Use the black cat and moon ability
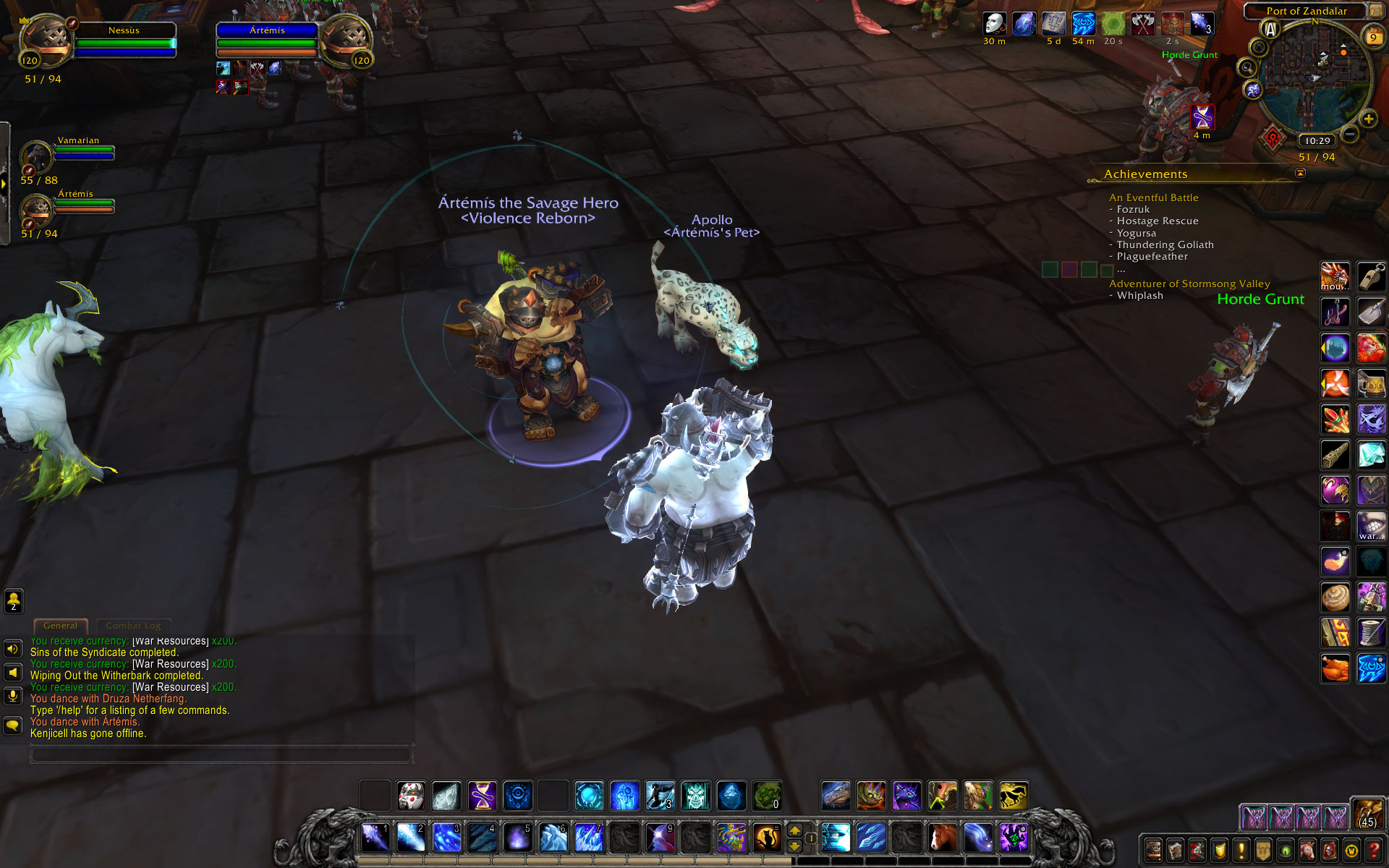The image size is (1389, 868). [x=766, y=838]
